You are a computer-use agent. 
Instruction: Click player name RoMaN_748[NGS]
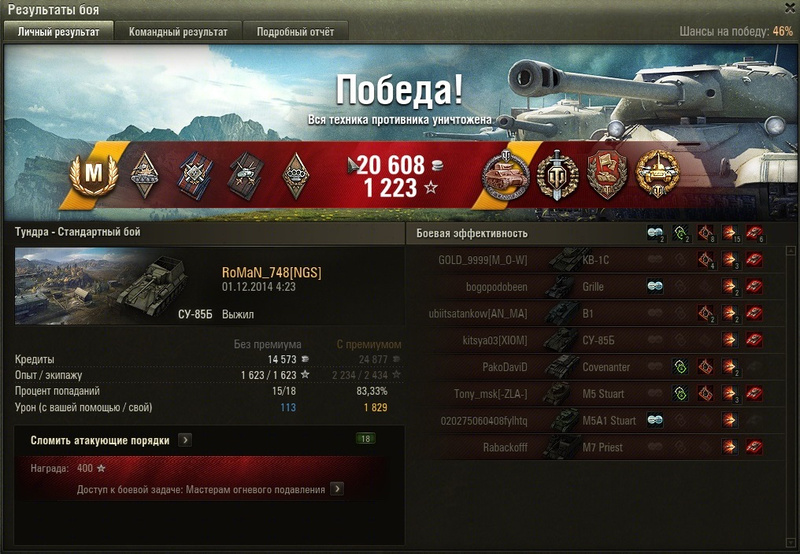click(271, 272)
